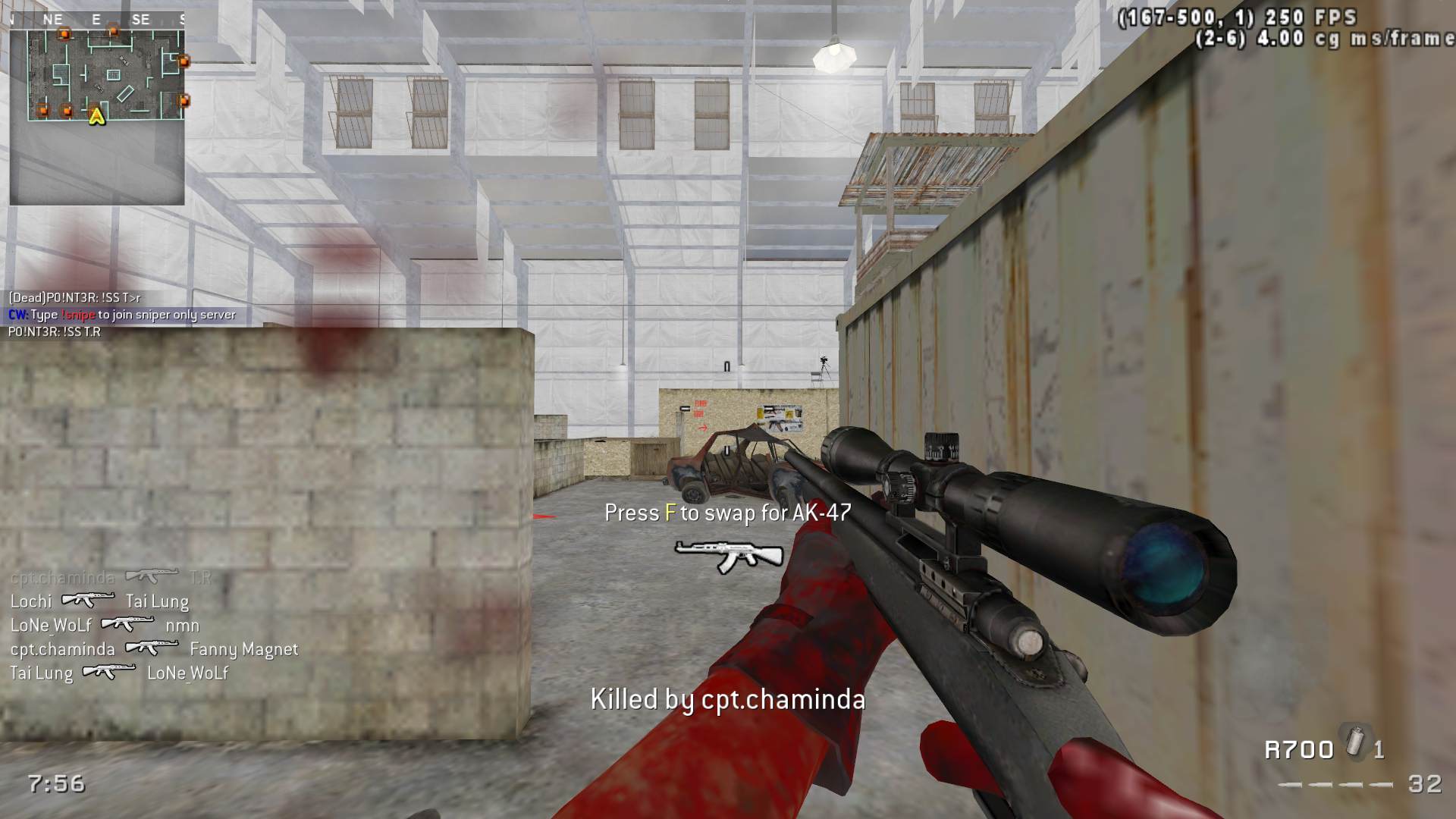Select the yellow player arrow on the minimap
Image resolution: width=1456 pixels, height=819 pixels.
point(96,117)
